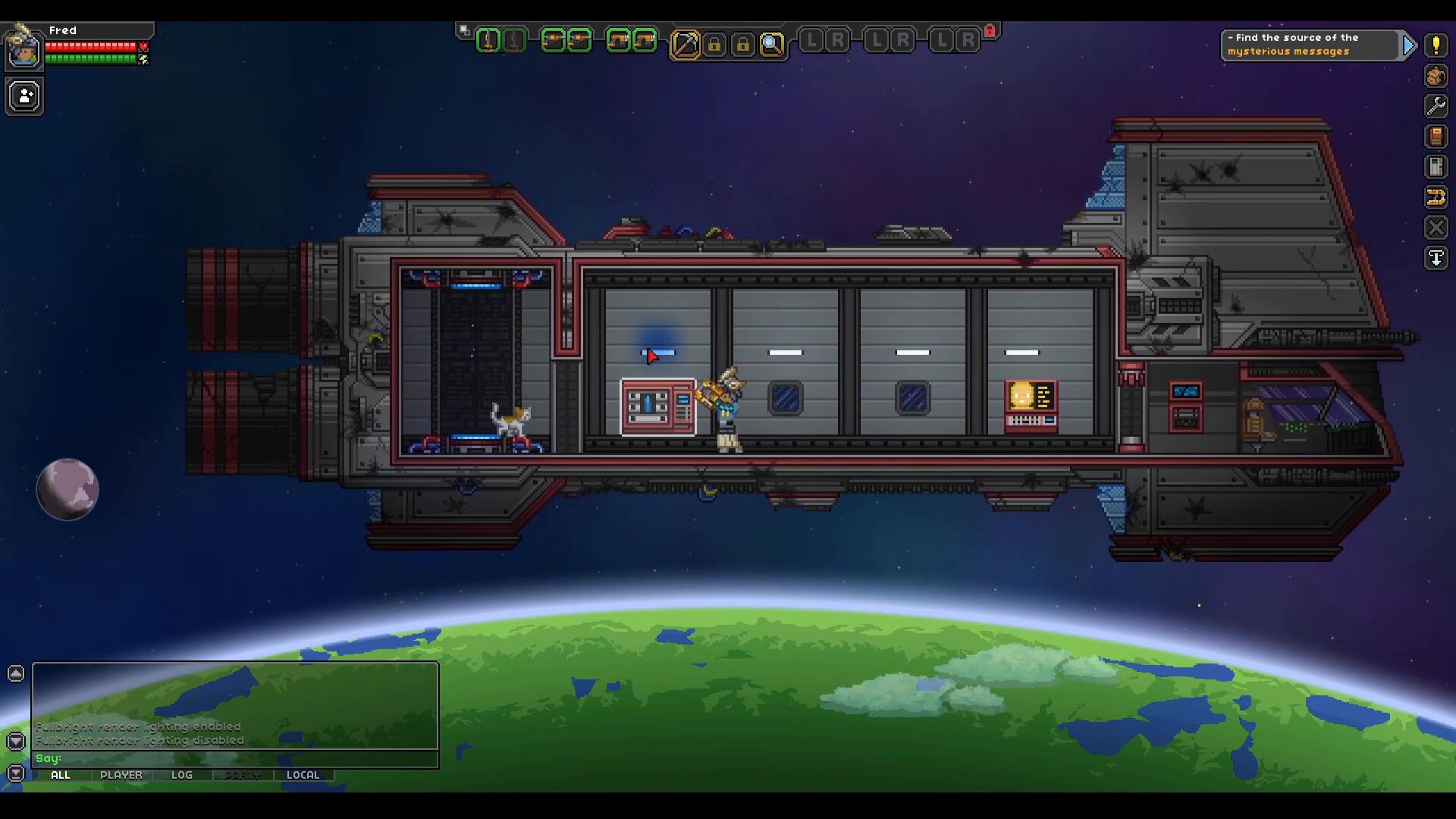
Task: Open the inventory backpack icon
Action: coord(1436,76)
